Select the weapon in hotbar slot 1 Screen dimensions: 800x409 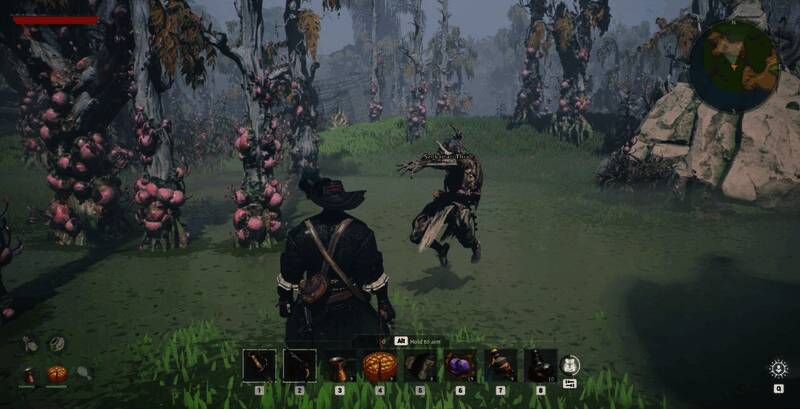click(259, 365)
